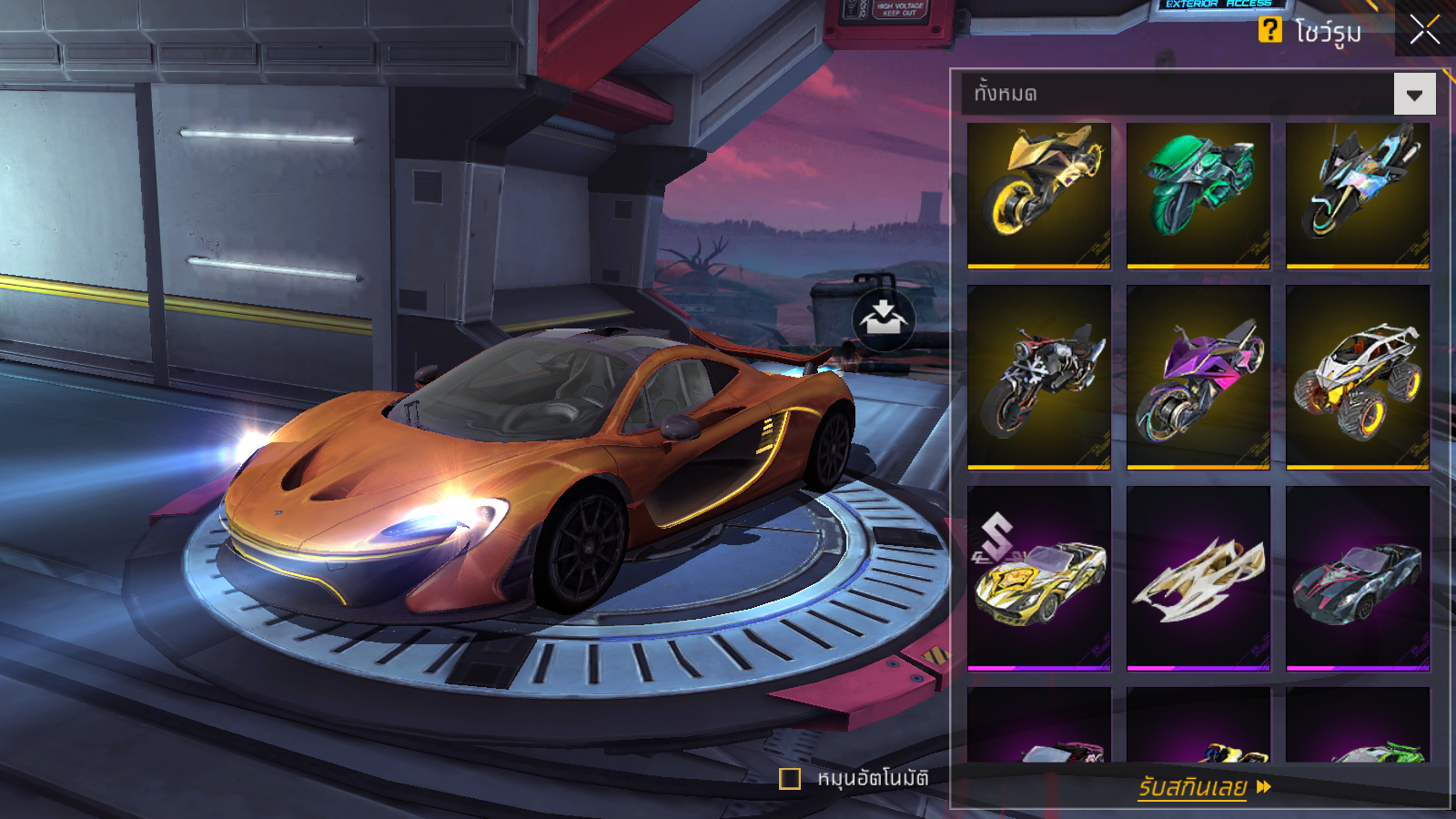Select the white monster truck skin
Screen dimensions: 1456x819
pos(1357,377)
